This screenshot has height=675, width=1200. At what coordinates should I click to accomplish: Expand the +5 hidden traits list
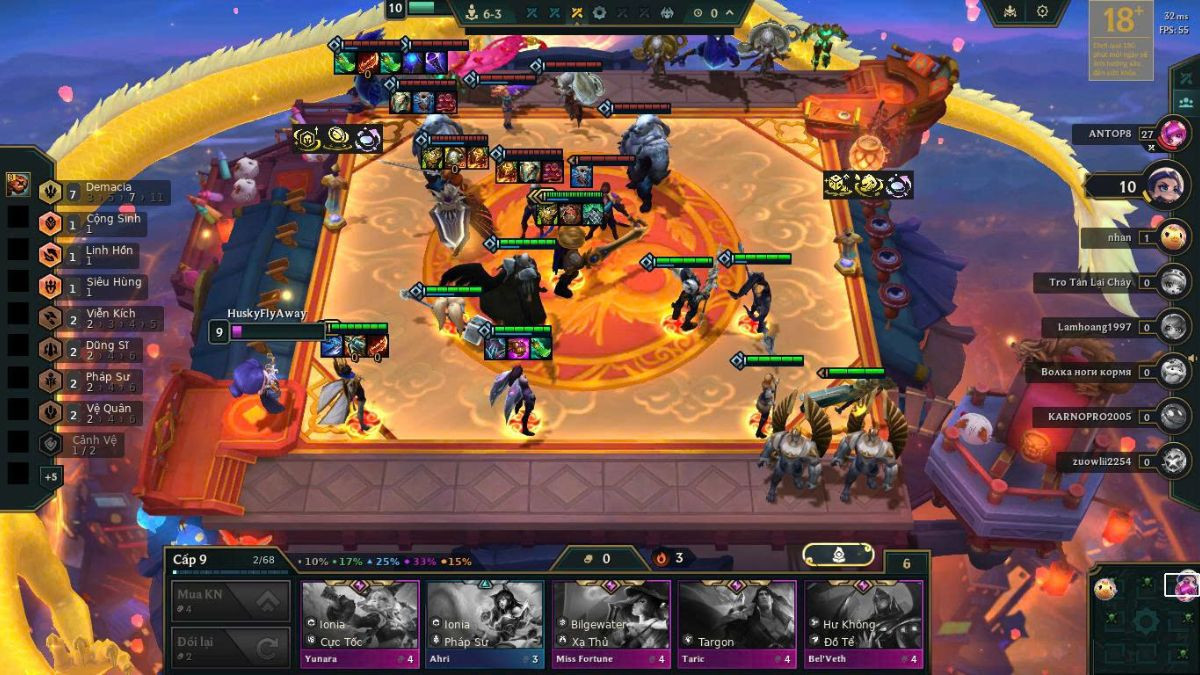point(50,477)
